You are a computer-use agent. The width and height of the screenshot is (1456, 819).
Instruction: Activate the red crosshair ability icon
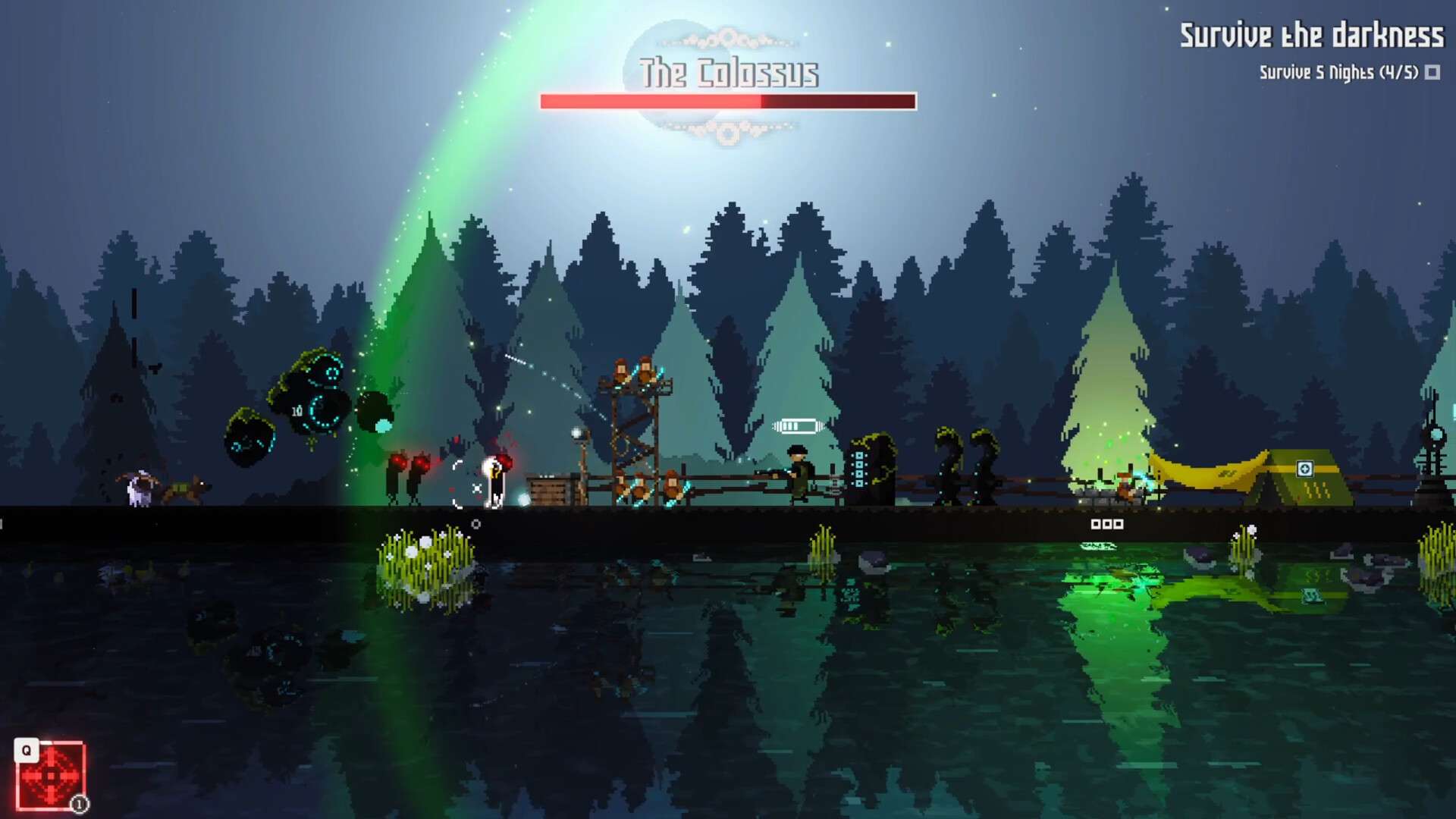click(51, 776)
